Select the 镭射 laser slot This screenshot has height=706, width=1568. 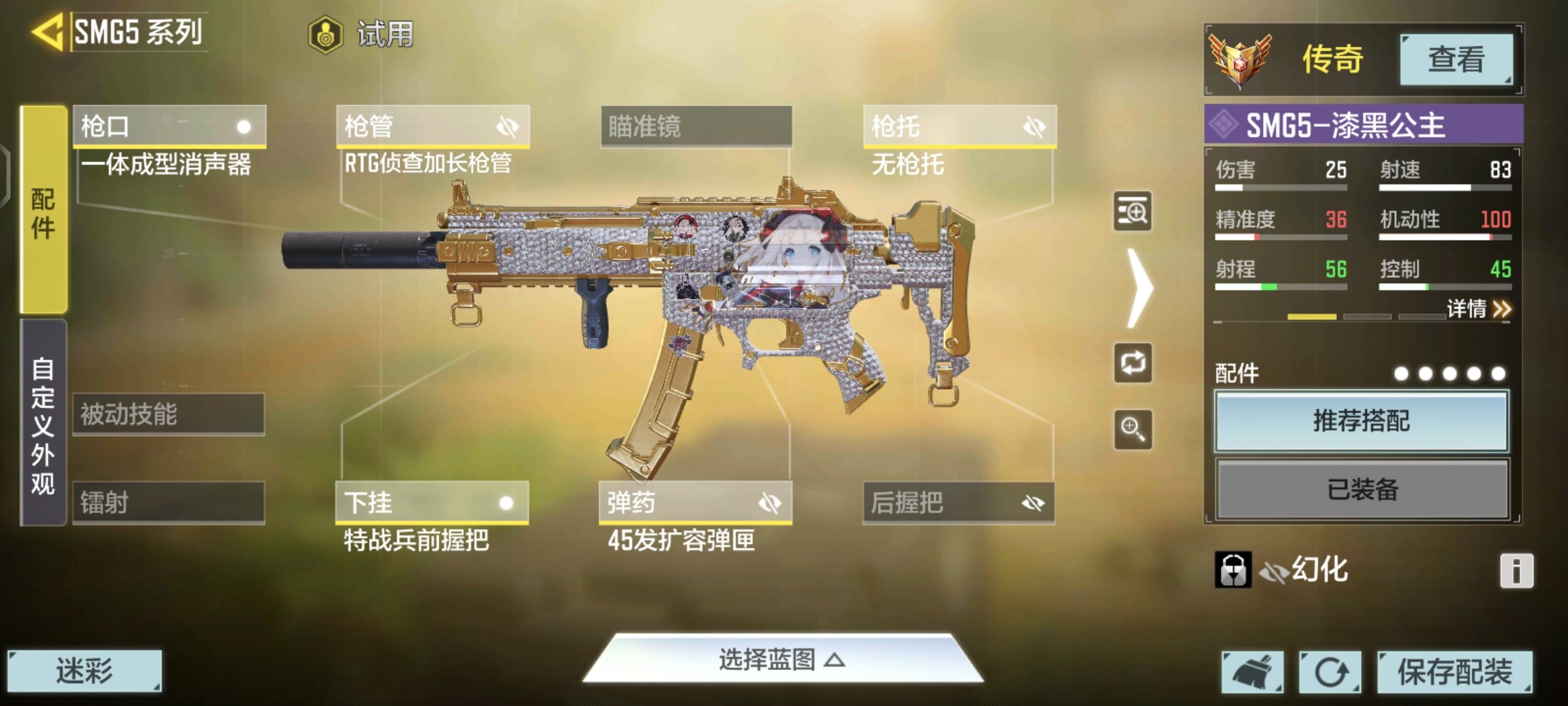coord(169,502)
